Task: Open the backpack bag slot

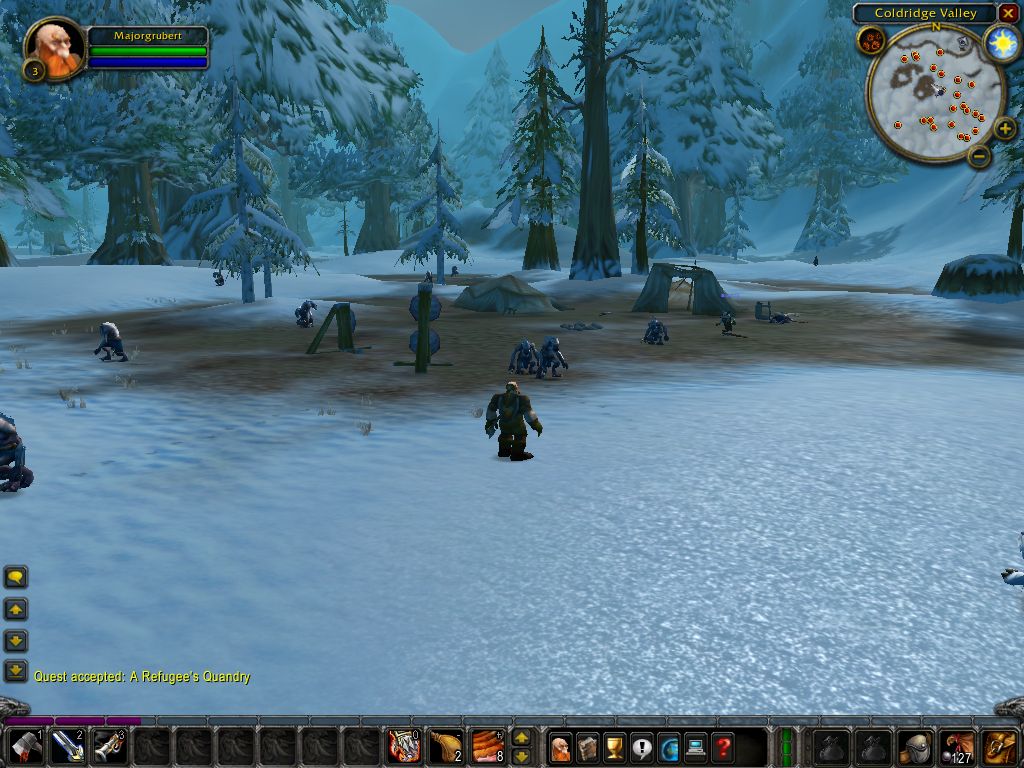Action: click(1000, 747)
